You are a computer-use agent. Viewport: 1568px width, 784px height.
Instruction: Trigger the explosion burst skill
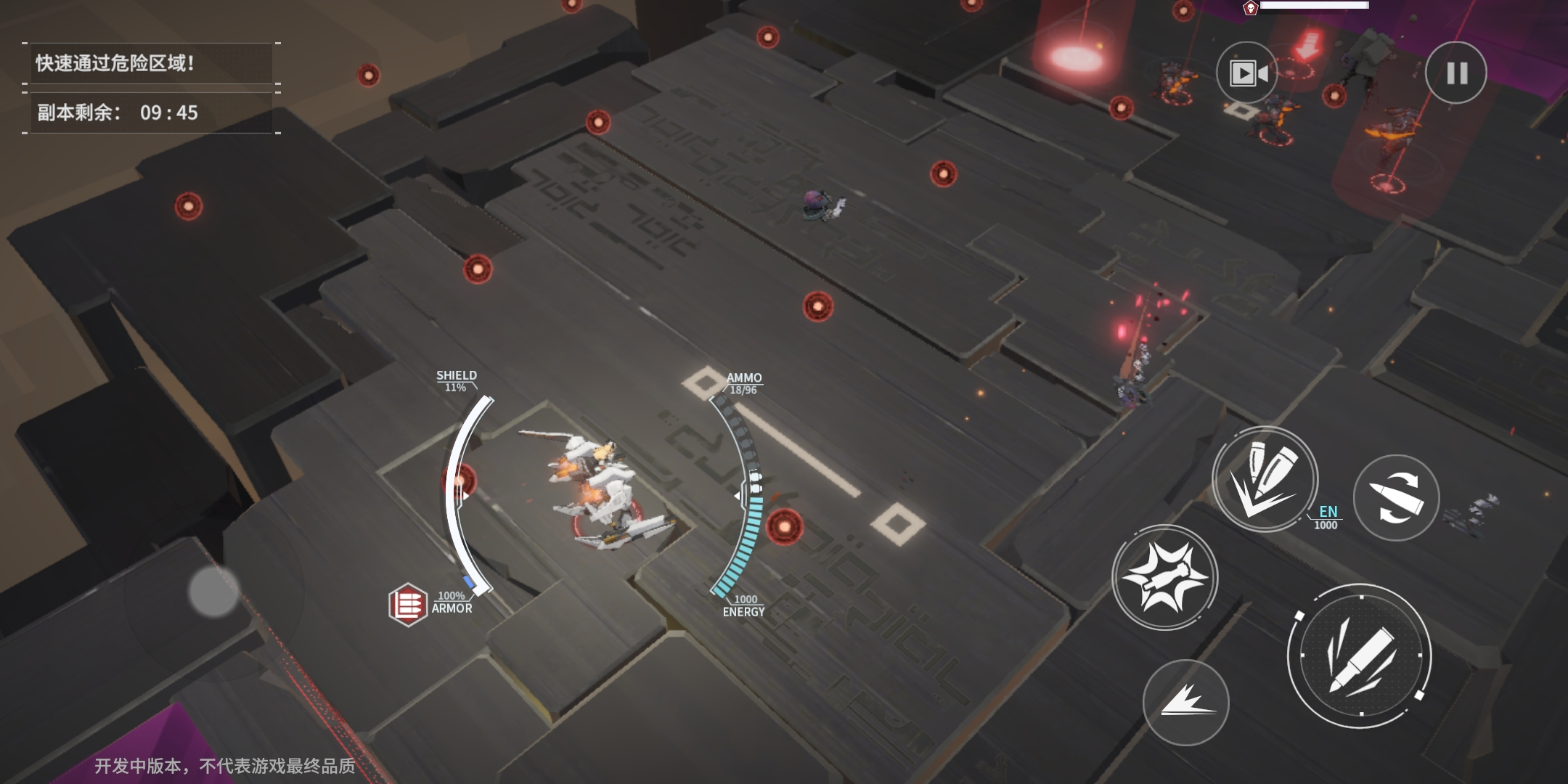(1165, 578)
